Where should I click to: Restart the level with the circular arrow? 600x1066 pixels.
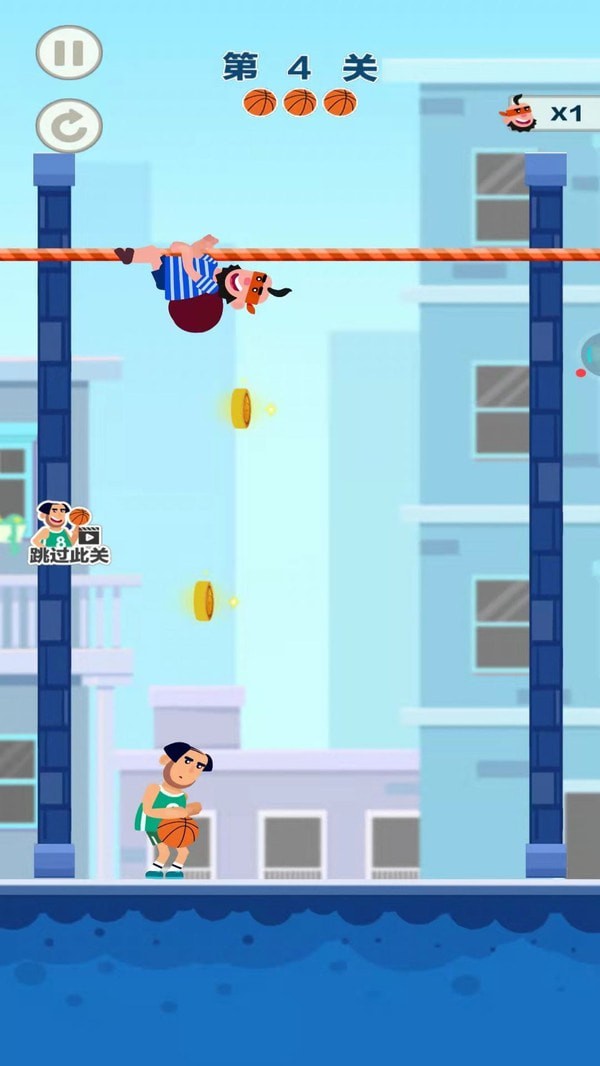click(69, 126)
